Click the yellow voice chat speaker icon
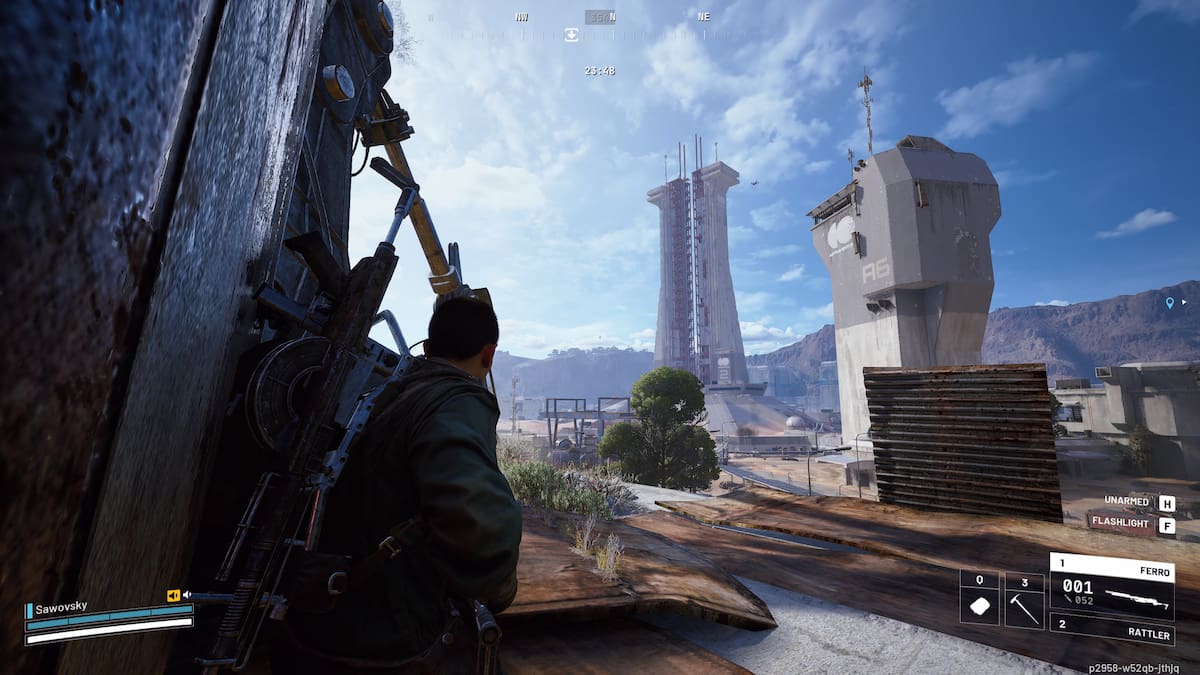 [173, 596]
